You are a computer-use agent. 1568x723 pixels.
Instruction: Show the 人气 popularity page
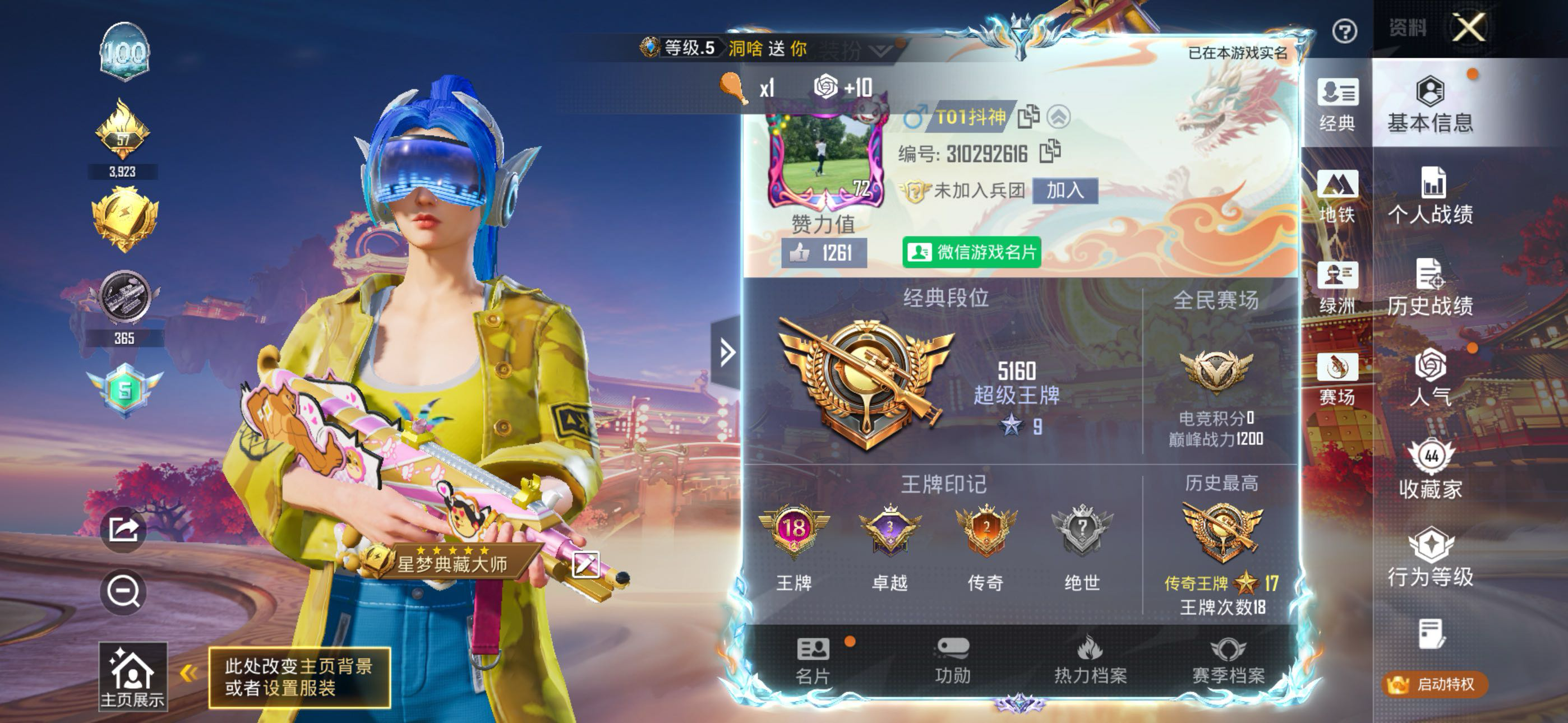point(1430,377)
